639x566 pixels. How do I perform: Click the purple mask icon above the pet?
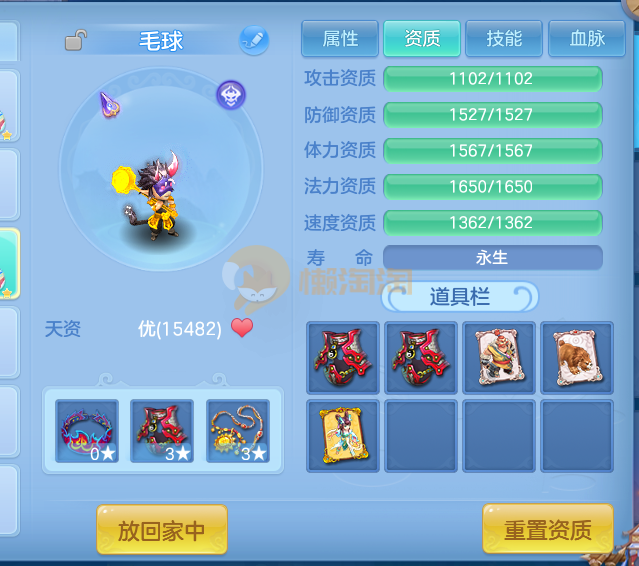pos(231,95)
